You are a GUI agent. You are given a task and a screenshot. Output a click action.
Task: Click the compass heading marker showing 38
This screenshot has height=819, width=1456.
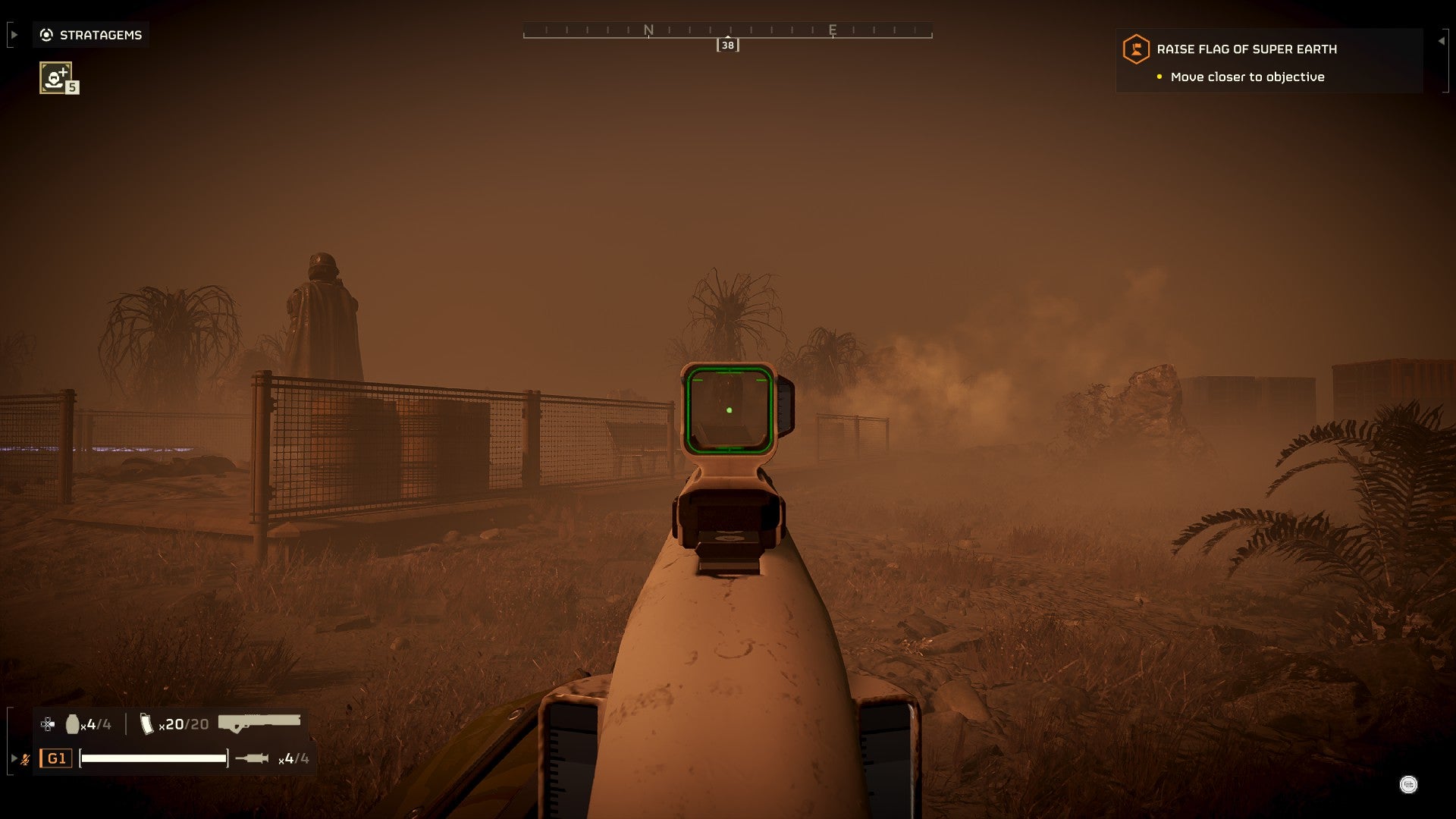[728, 45]
